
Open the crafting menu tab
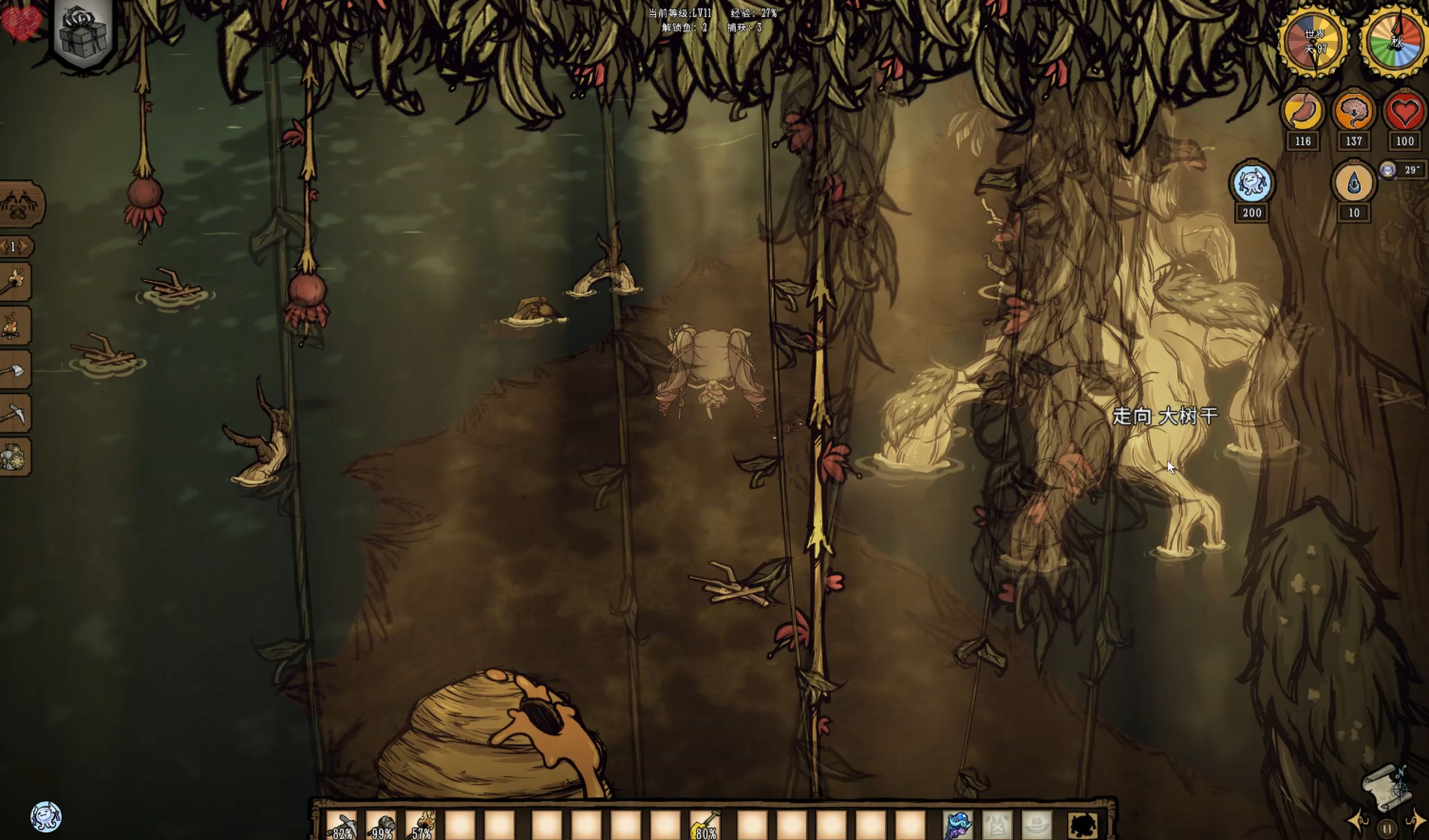pyautogui.click(x=20, y=203)
